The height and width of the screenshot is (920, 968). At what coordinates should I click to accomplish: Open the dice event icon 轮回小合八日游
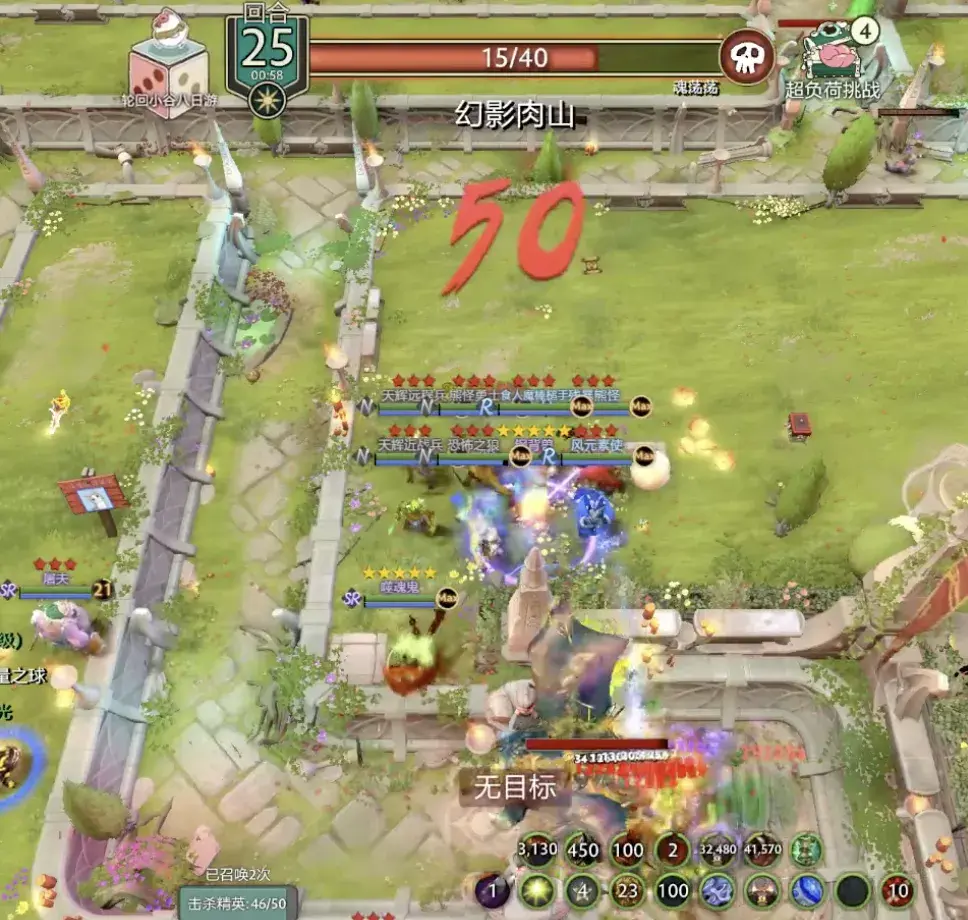(x=168, y=61)
